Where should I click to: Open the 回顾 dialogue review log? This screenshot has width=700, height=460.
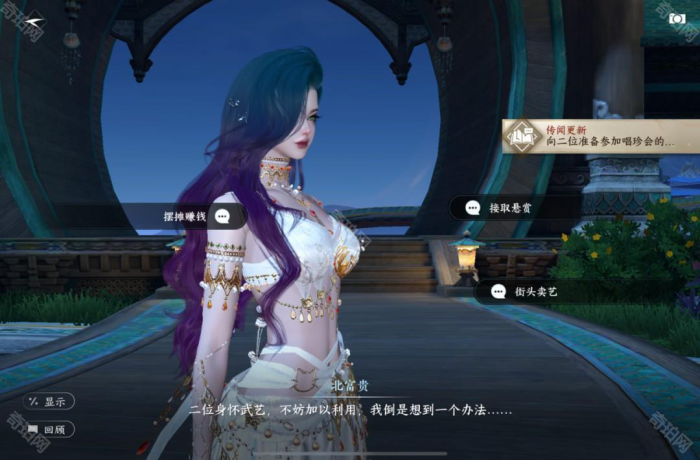[49, 430]
